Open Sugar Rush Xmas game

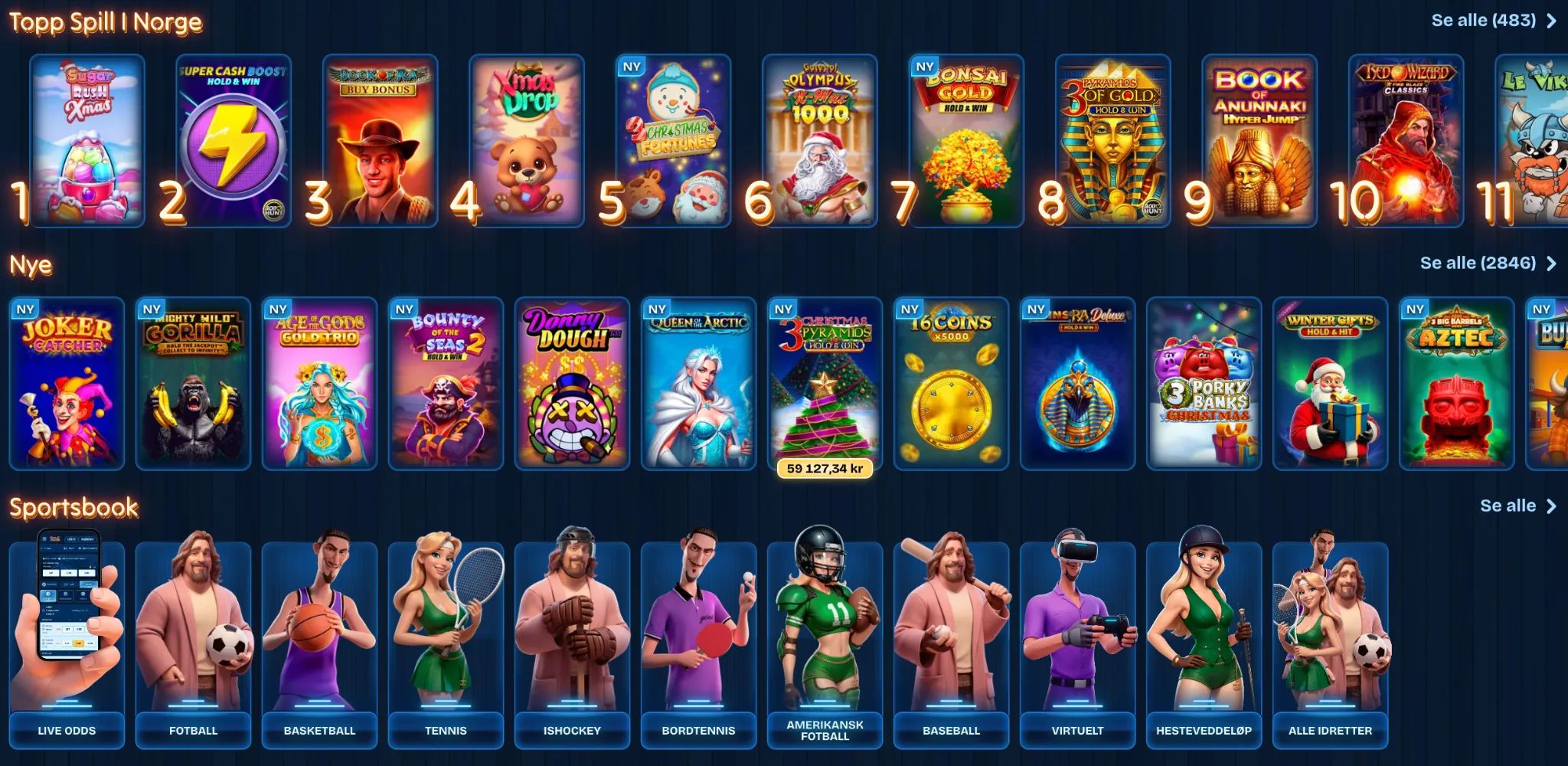point(87,141)
